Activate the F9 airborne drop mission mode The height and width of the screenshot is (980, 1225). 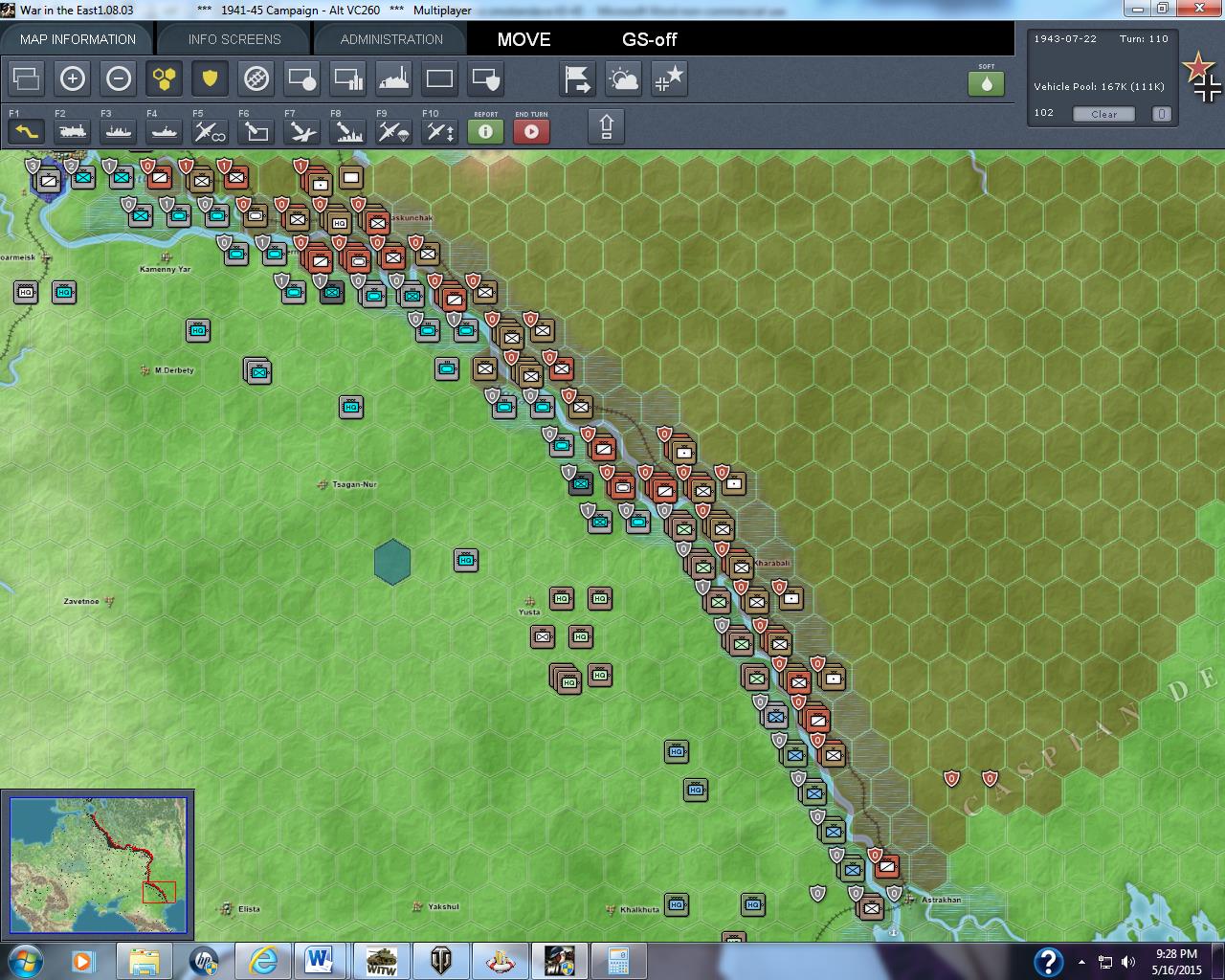392,131
